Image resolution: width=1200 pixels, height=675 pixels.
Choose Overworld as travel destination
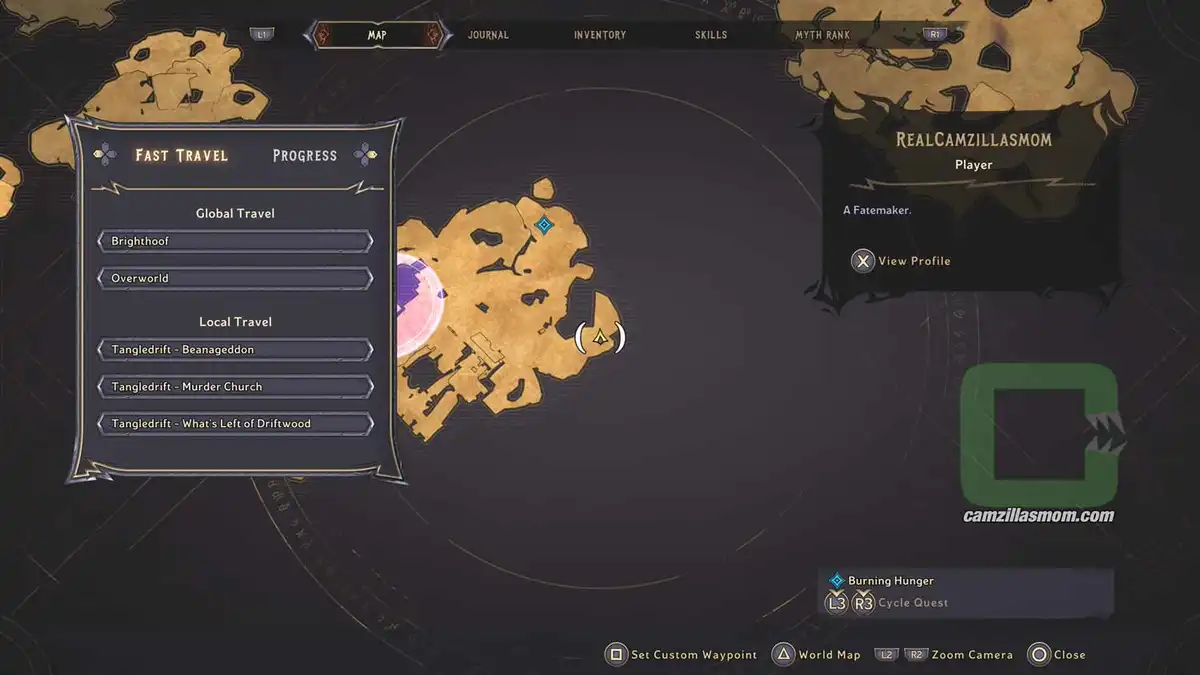(x=235, y=278)
